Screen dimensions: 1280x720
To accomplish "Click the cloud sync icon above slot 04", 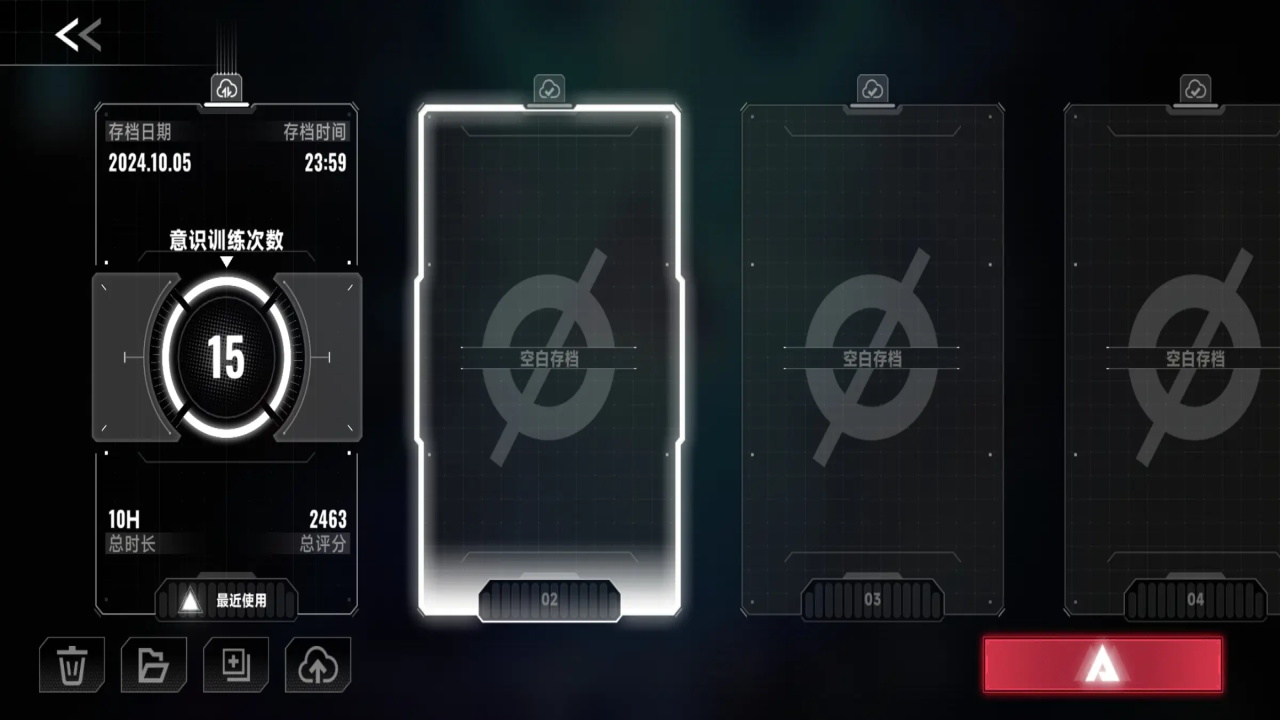I will (x=1195, y=89).
